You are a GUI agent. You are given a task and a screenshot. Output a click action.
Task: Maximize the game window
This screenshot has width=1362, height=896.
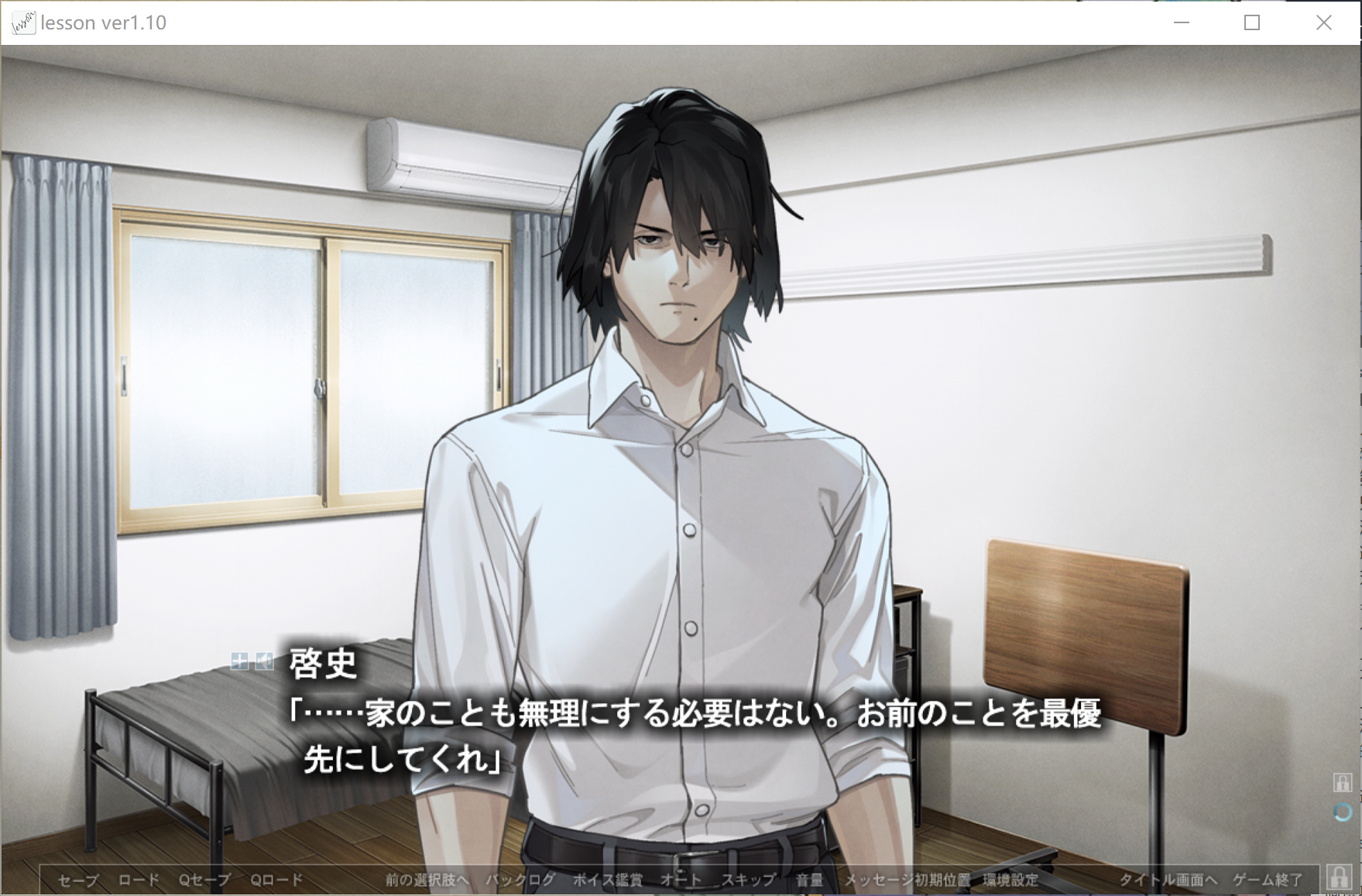coord(1252,22)
